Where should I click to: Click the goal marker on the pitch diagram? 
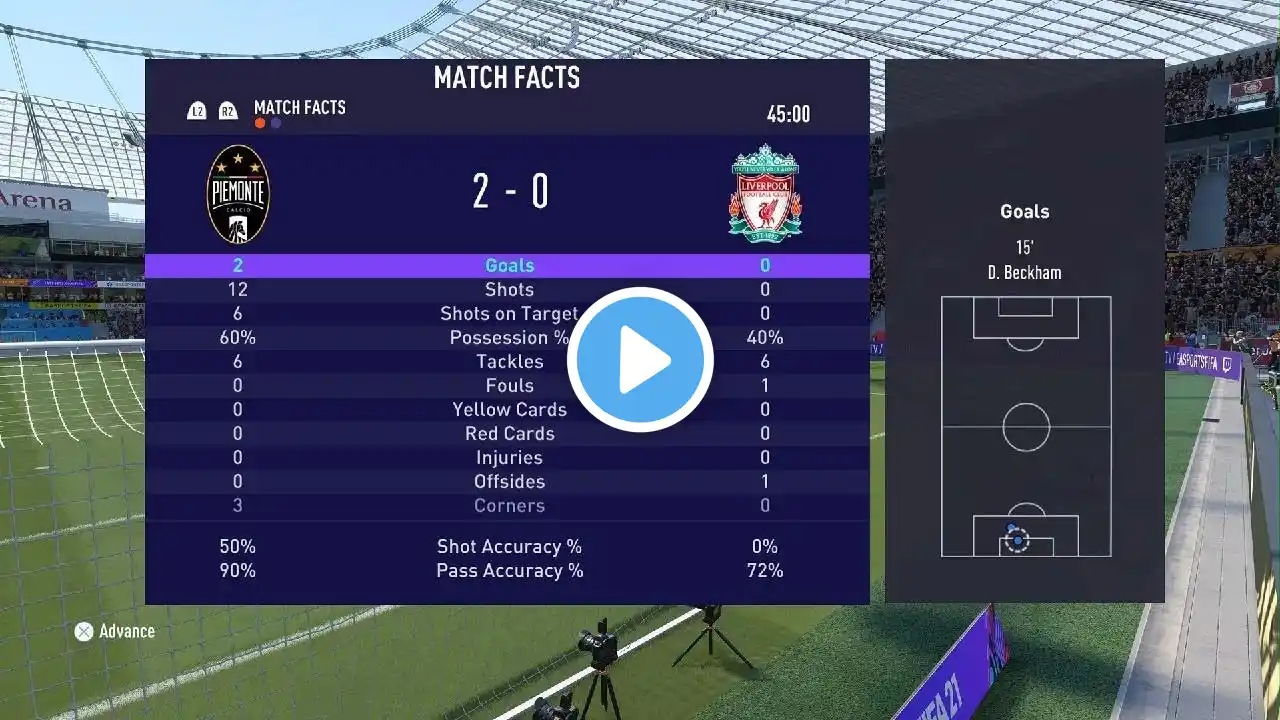(1017, 540)
